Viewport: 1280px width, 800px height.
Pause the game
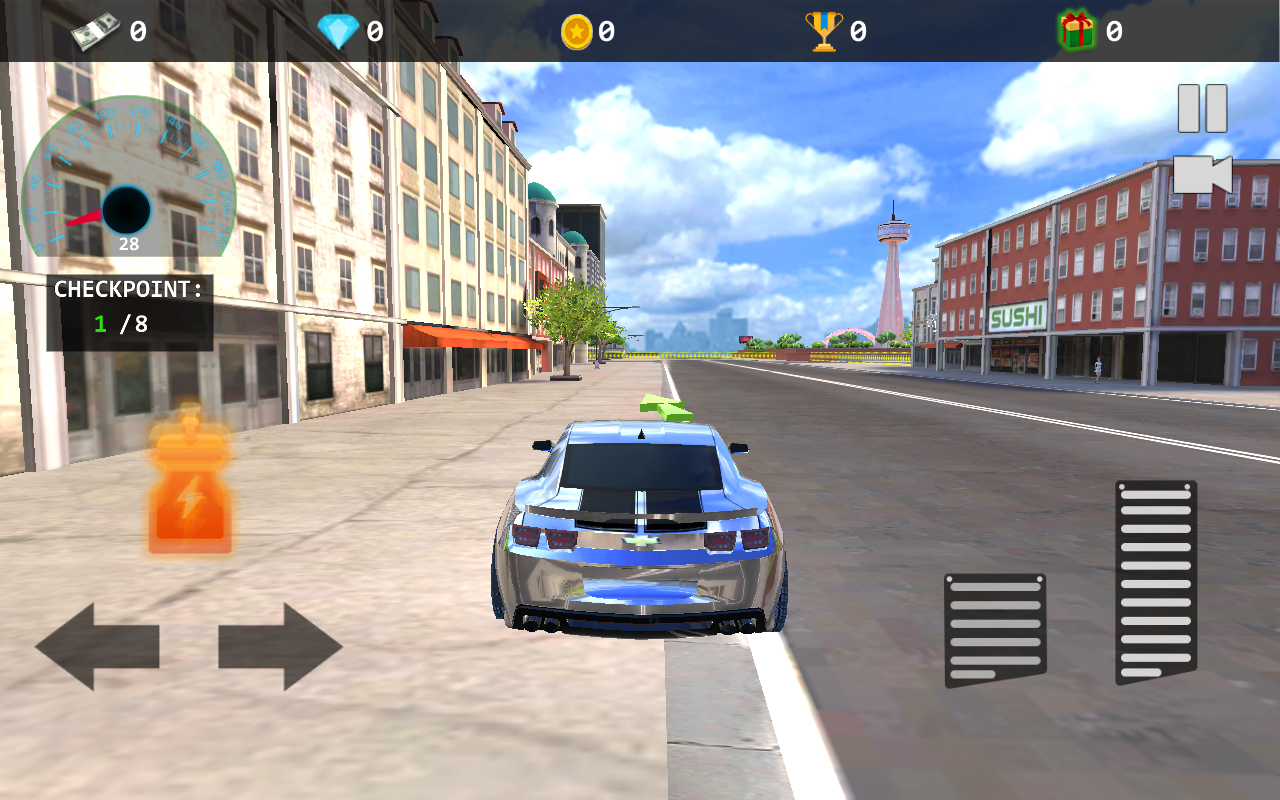coord(1202,108)
